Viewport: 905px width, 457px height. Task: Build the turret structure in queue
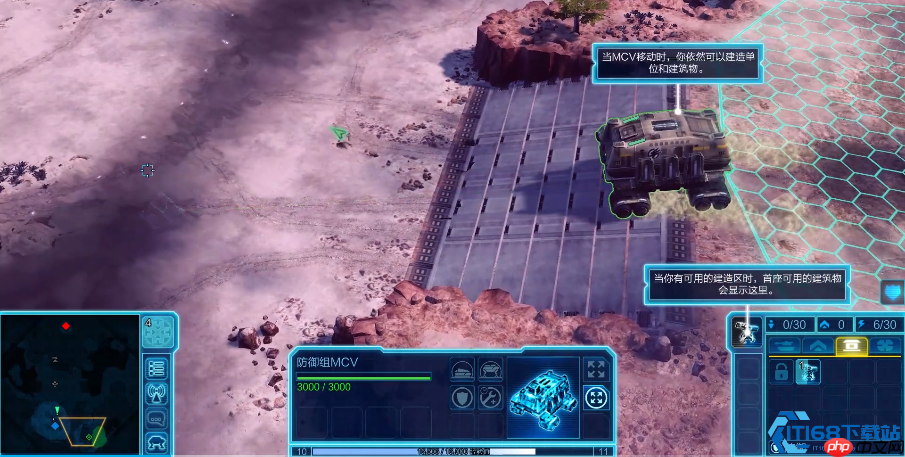coord(808,371)
